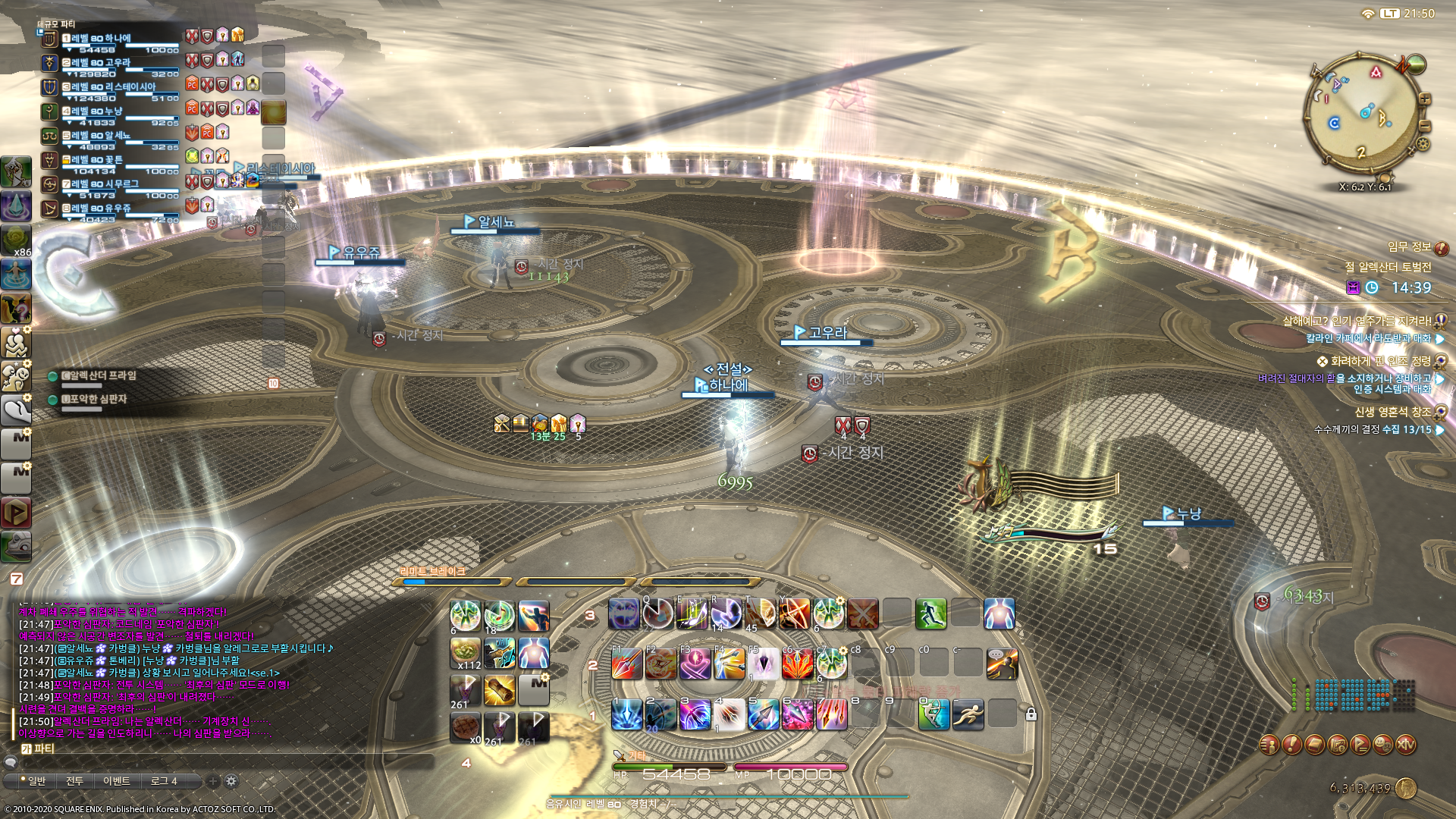Image resolution: width=1456 pixels, height=819 pixels.
Task: Zoom out the minimap with minus button
Action: (x=1425, y=125)
